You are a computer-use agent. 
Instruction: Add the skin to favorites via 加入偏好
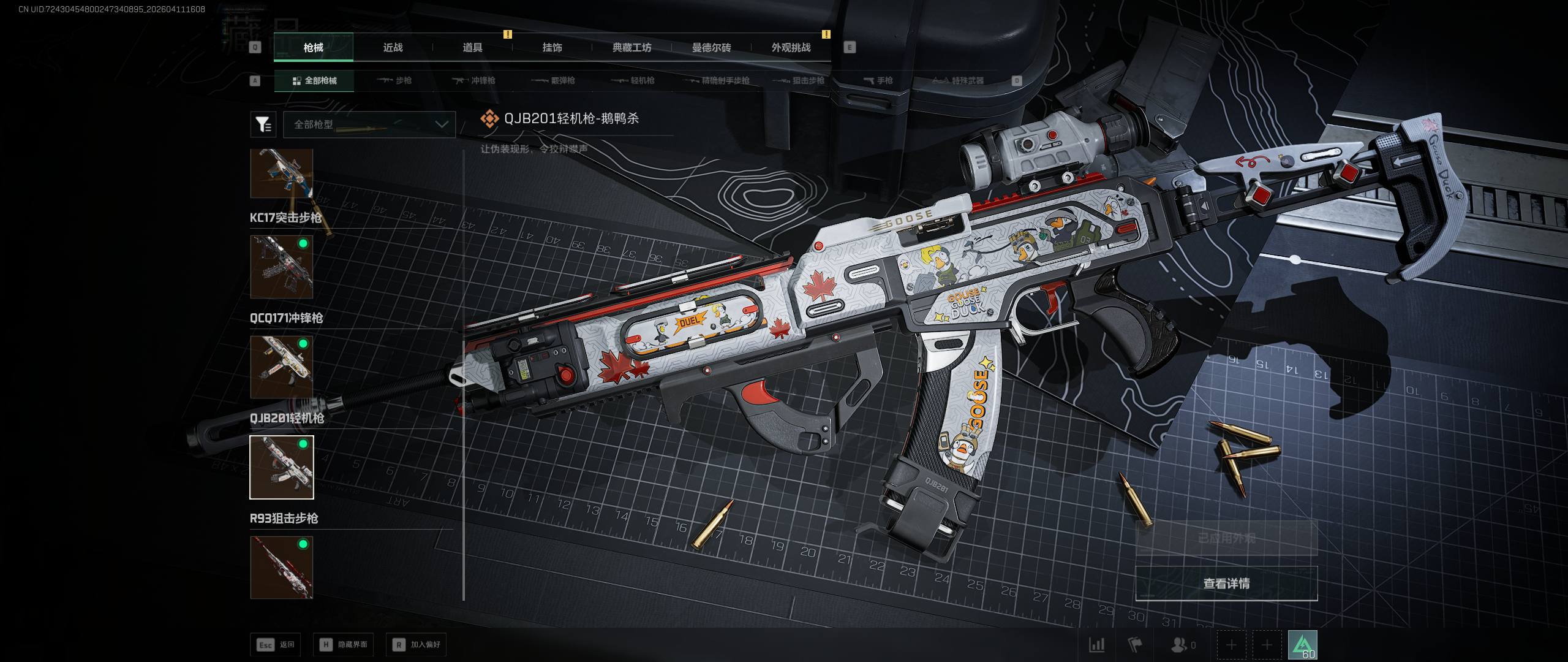417,645
